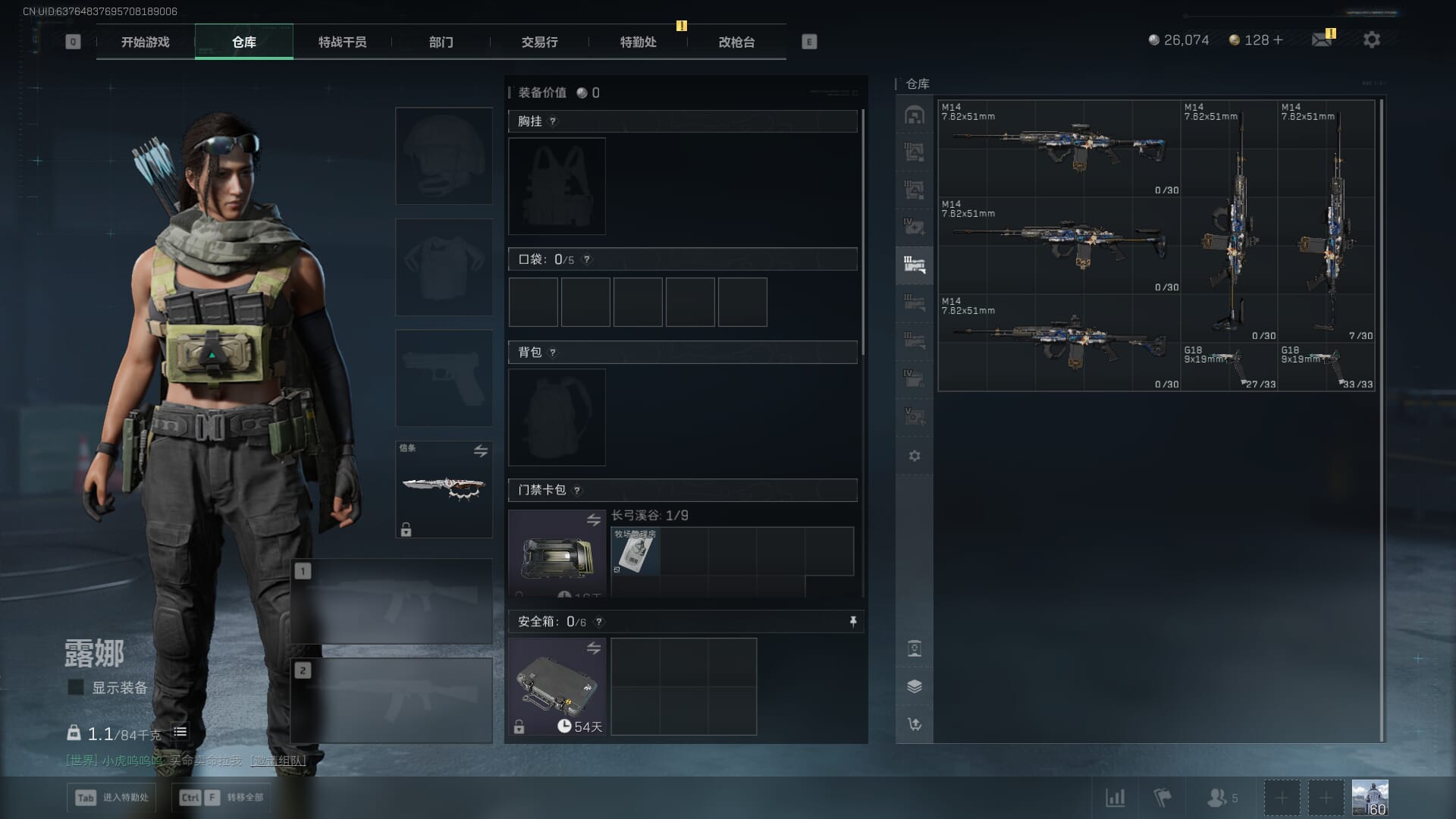Open the 开始游戏 tab
This screenshot has height=819, width=1456.
145,42
